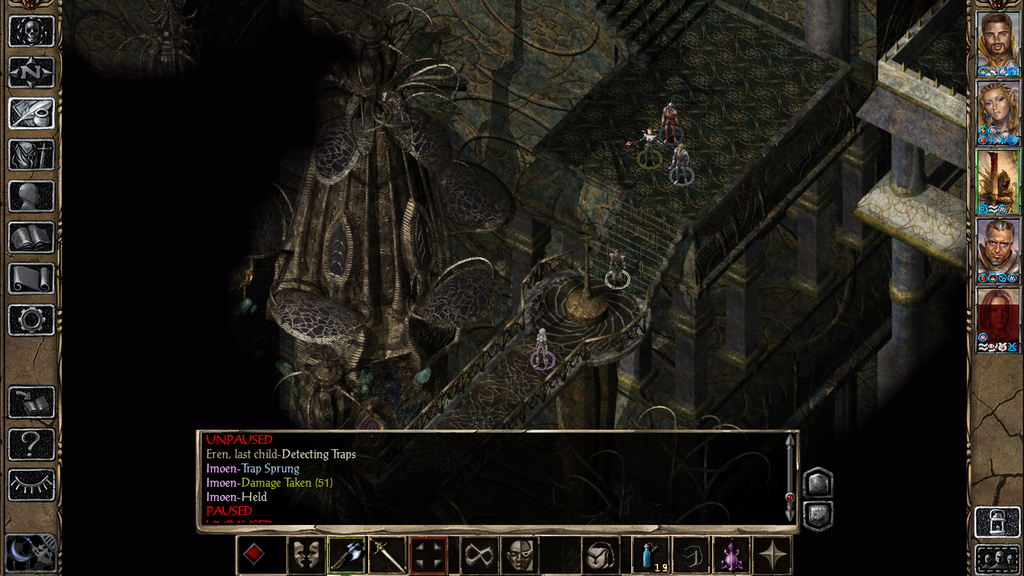
Task: Click the dialog log scrollbar
Action: 791,478
